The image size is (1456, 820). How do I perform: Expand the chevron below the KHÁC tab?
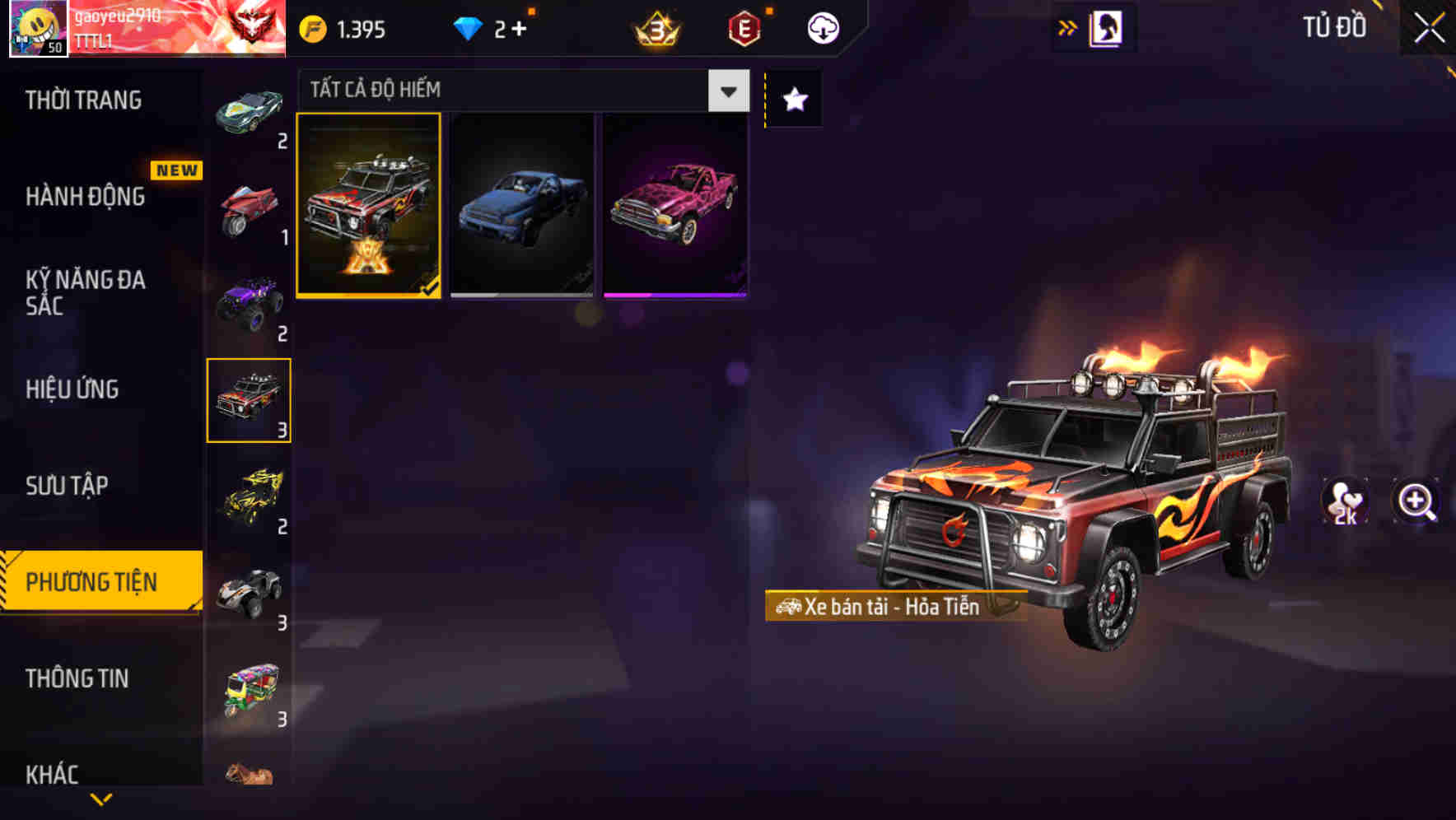pyautogui.click(x=101, y=800)
